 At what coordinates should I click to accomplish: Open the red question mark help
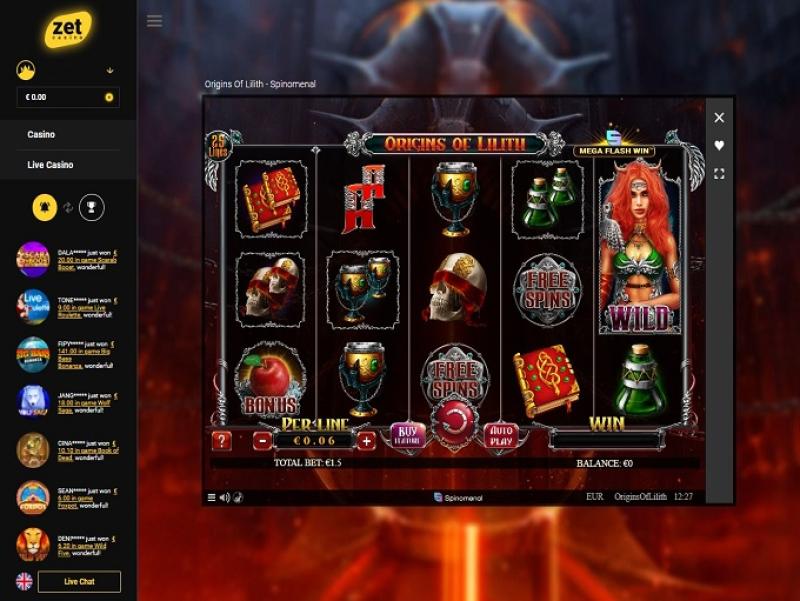(222, 441)
